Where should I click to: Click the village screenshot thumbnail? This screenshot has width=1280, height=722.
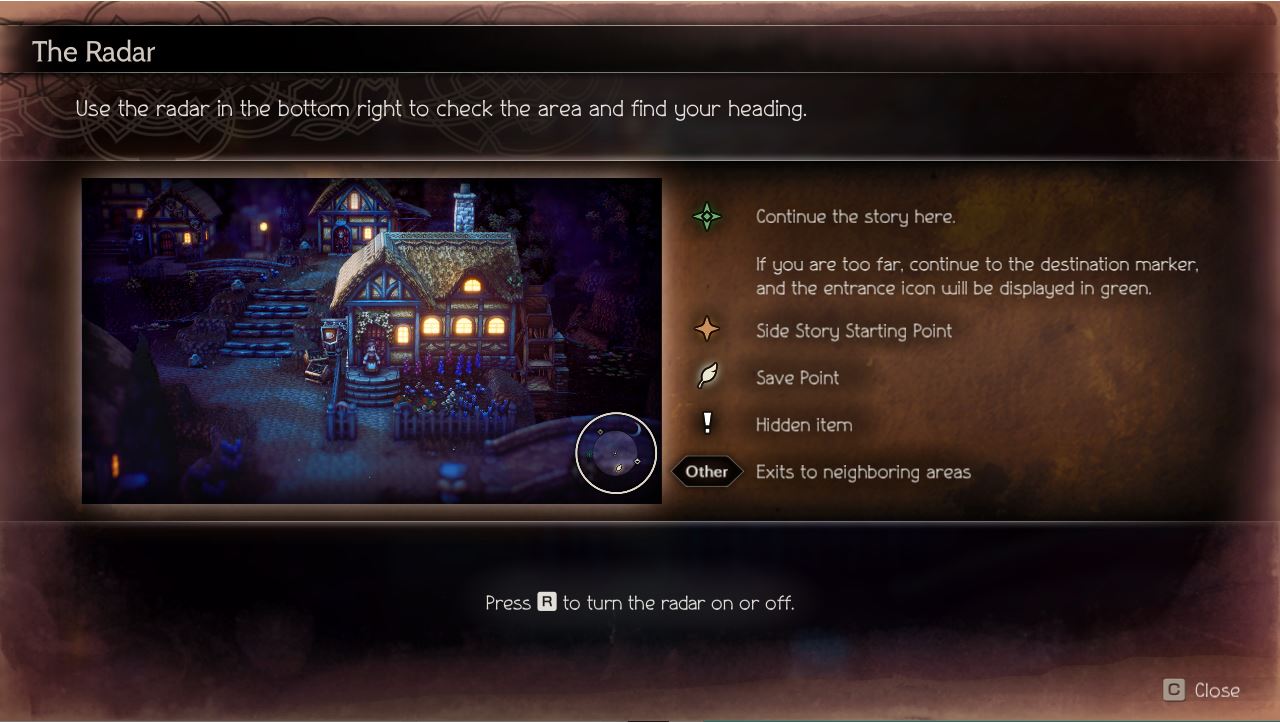click(370, 340)
